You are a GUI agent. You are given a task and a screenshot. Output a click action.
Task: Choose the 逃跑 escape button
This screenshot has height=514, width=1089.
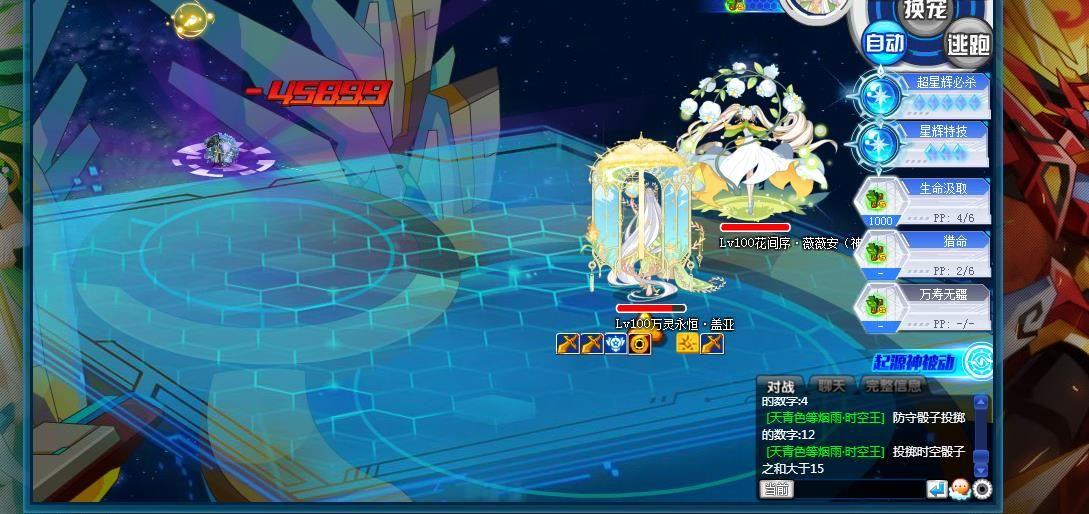tap(968, 44)
